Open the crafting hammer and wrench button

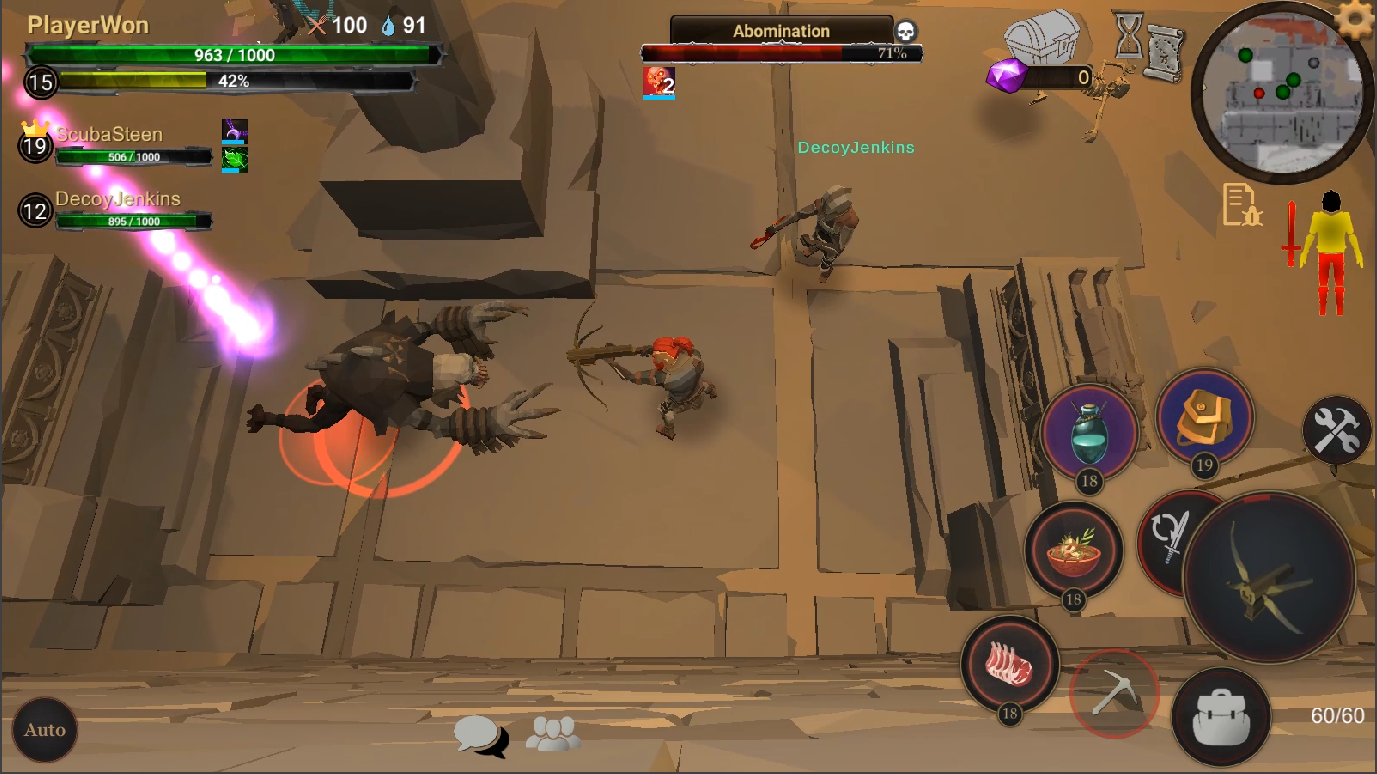(1337, 432)
